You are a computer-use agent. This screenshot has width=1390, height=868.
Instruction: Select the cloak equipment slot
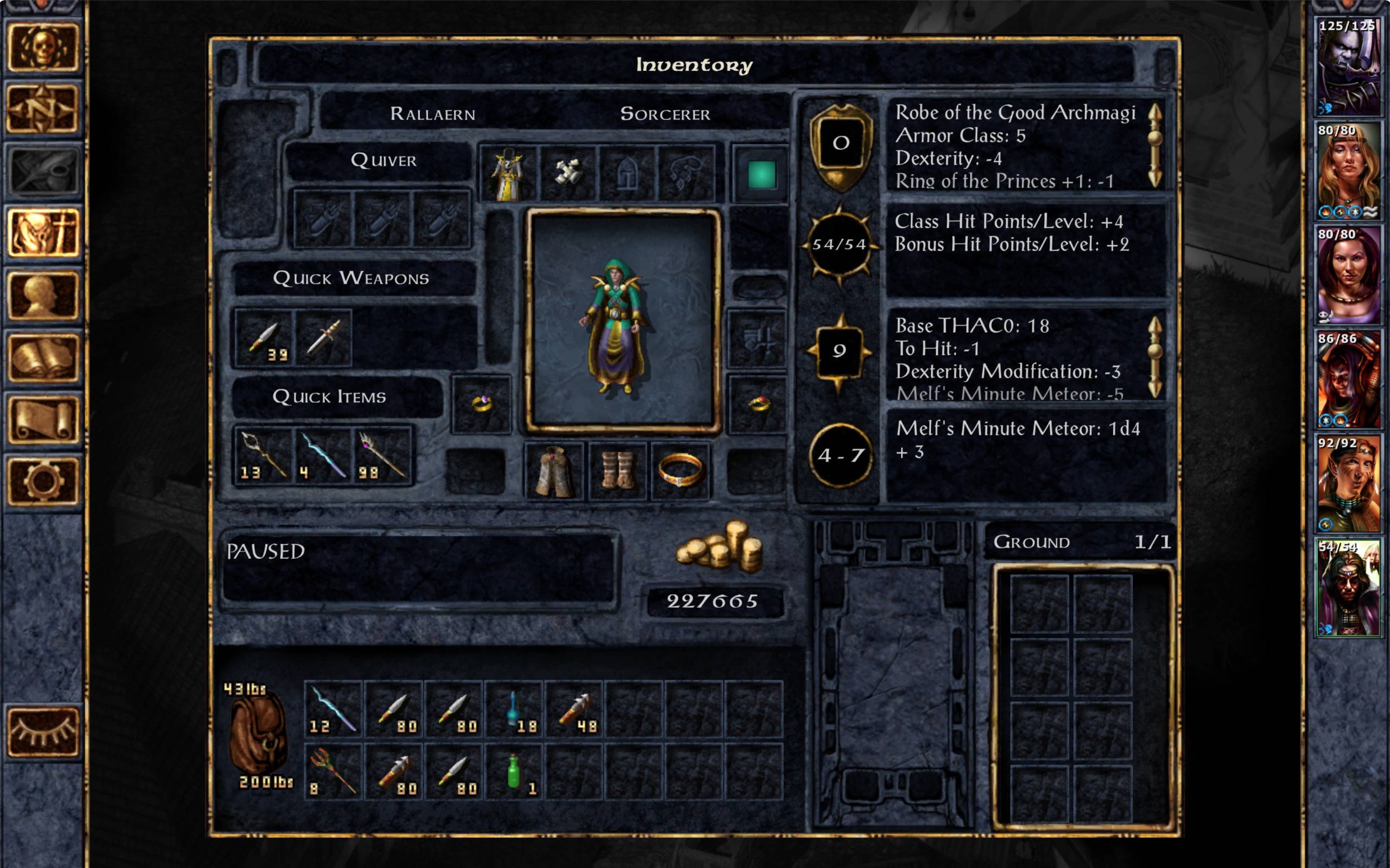coord(554,471)
